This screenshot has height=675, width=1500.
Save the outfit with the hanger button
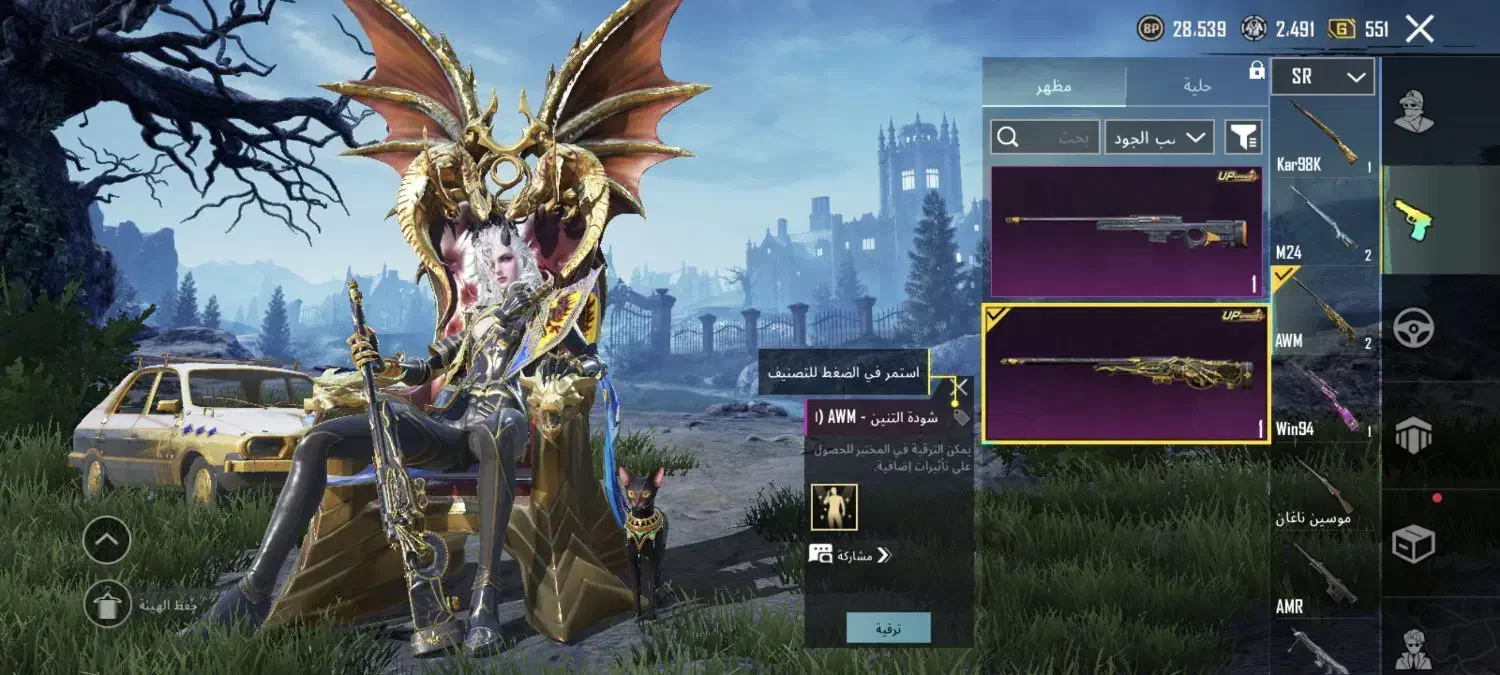[x=107, y=603]
